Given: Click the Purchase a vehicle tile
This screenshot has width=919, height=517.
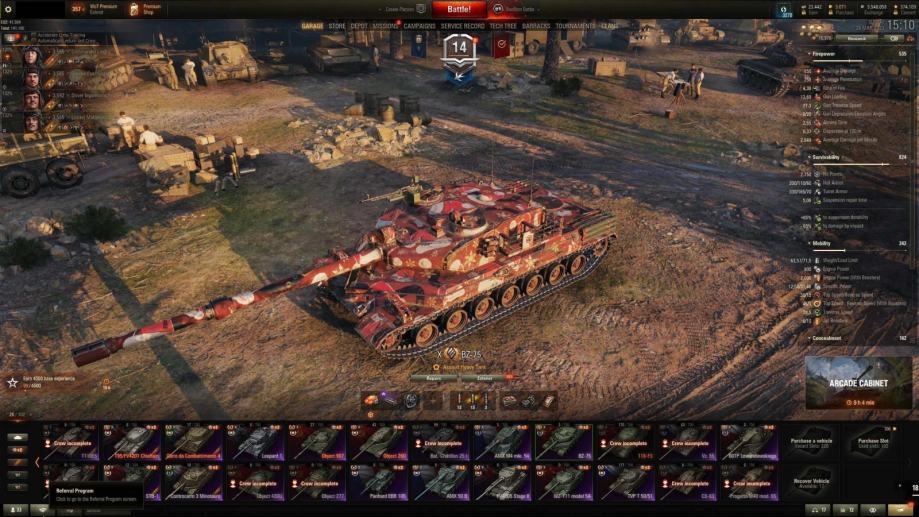Looking at the screenshot, I should [x=811, y=442].
